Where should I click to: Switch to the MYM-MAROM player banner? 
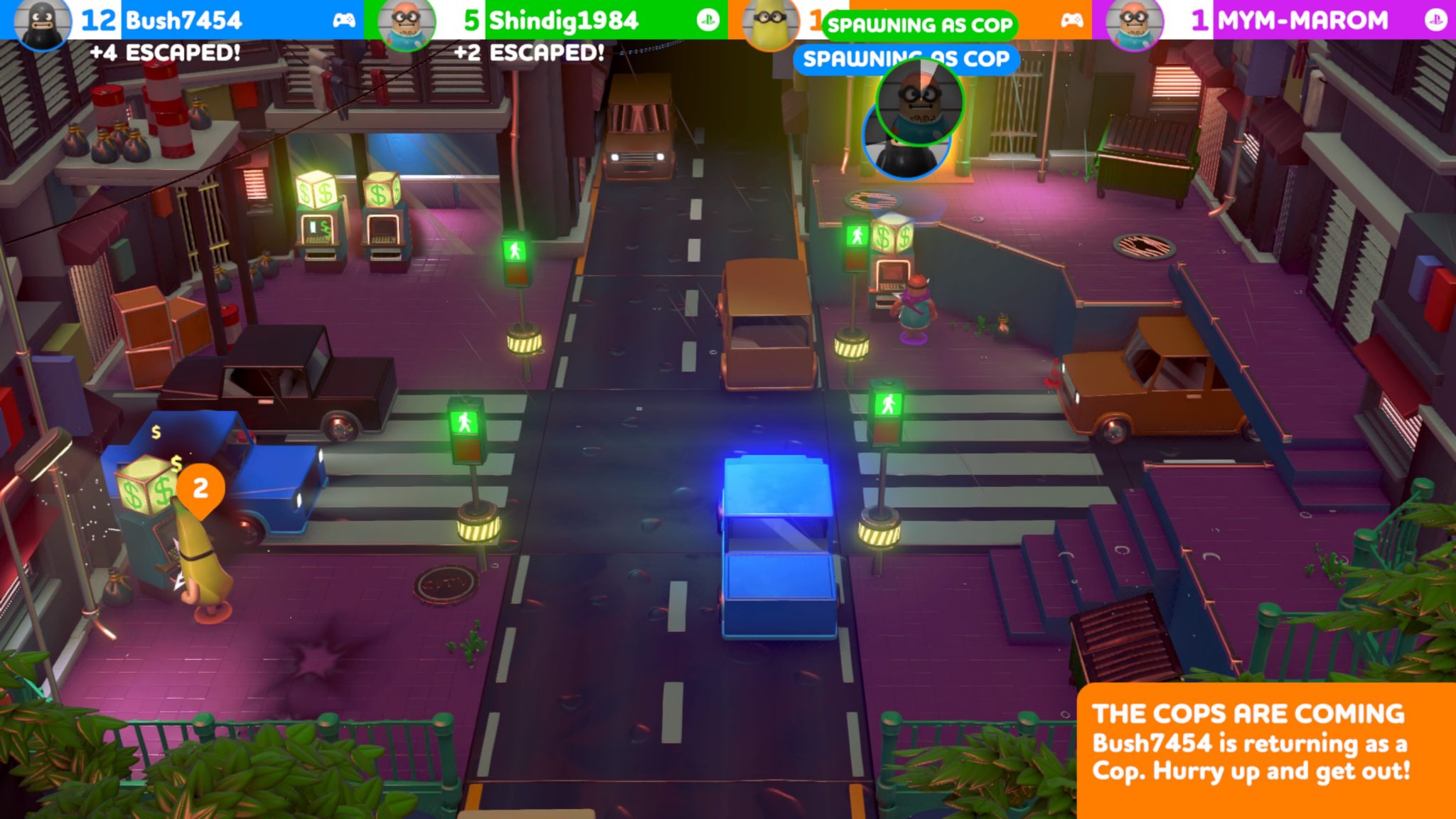coord(1280,21)
